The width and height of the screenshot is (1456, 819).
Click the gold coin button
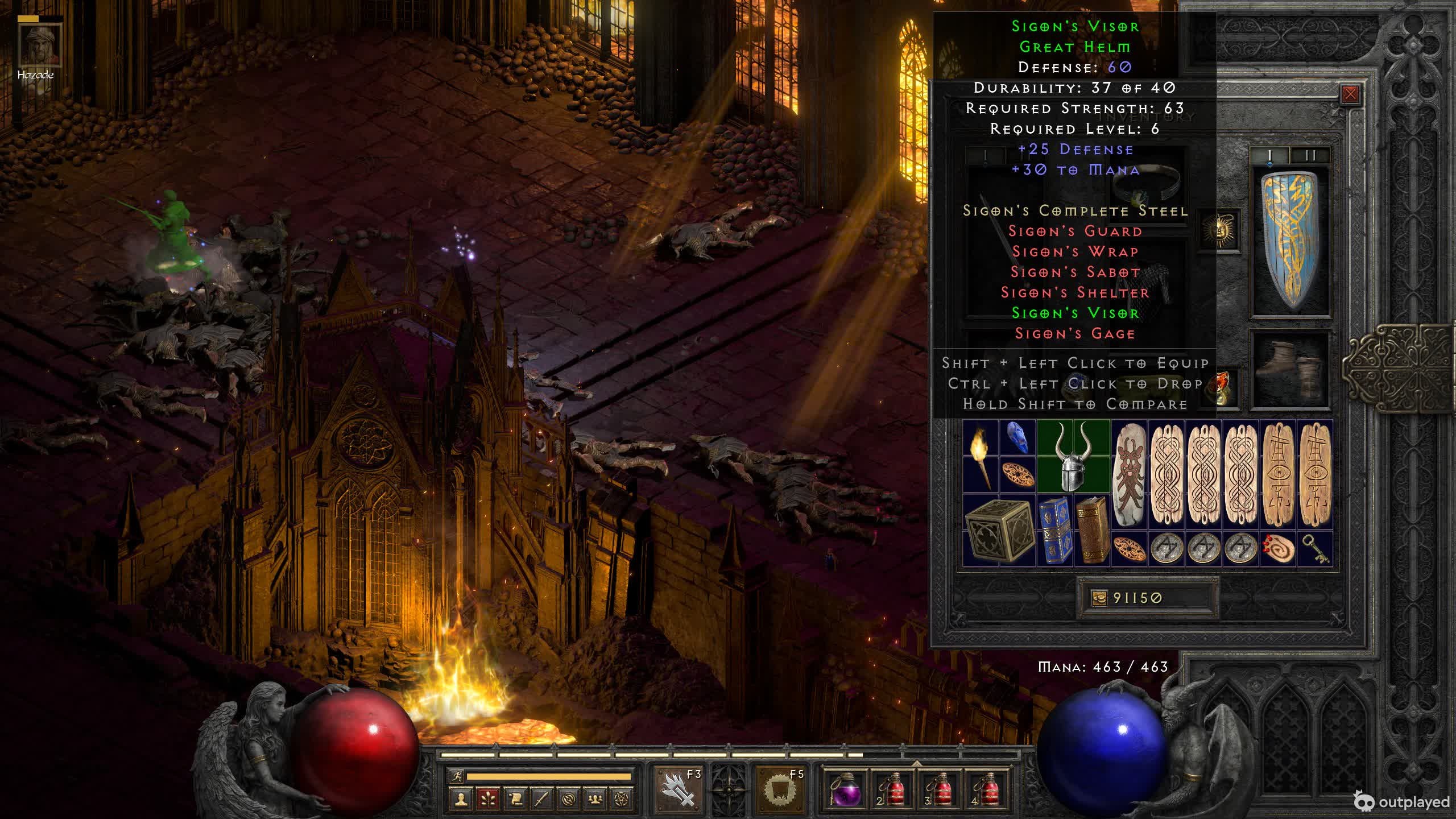pos(1099,598)
